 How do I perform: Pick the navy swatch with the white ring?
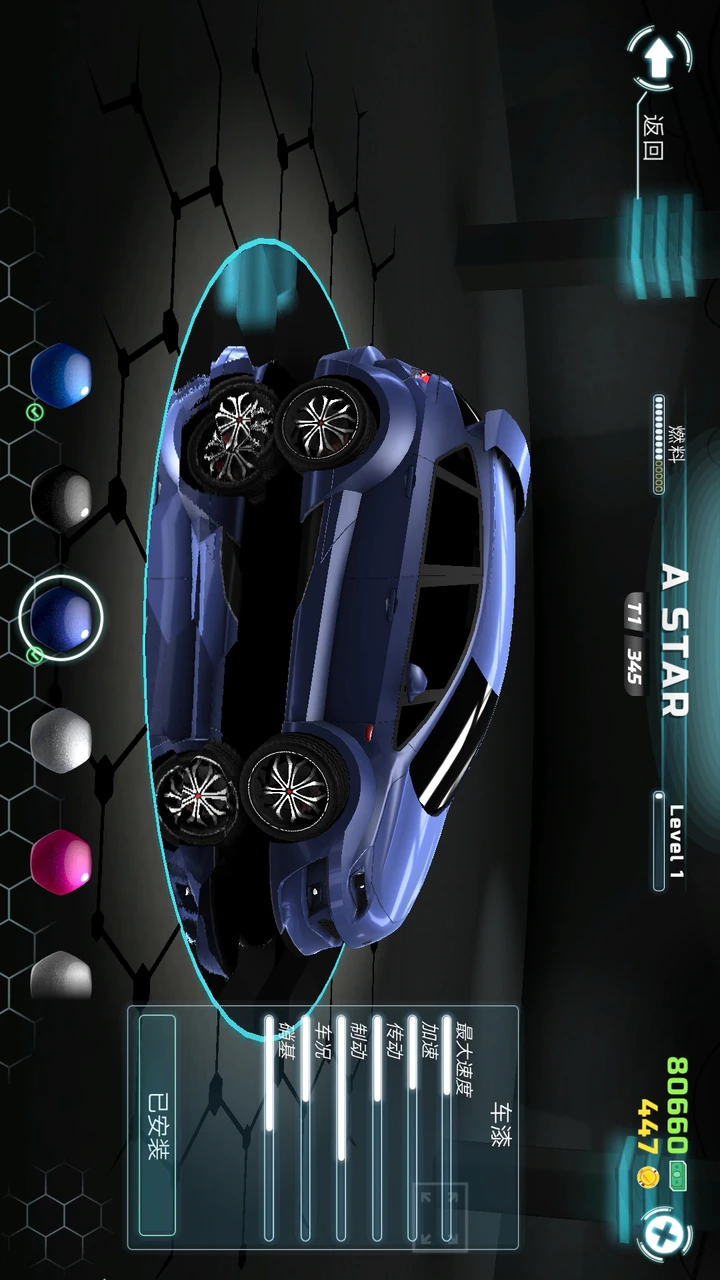tap(61, 616)
